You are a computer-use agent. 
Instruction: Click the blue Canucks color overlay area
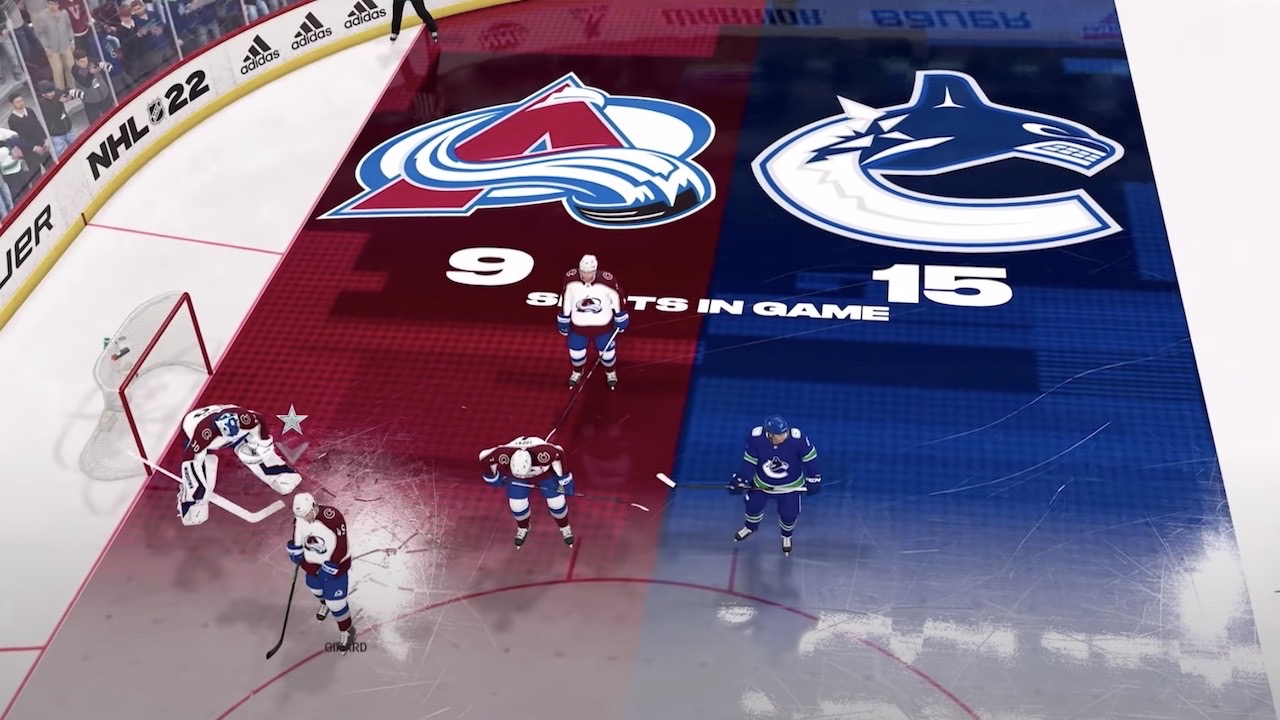tap(1000, 400)
